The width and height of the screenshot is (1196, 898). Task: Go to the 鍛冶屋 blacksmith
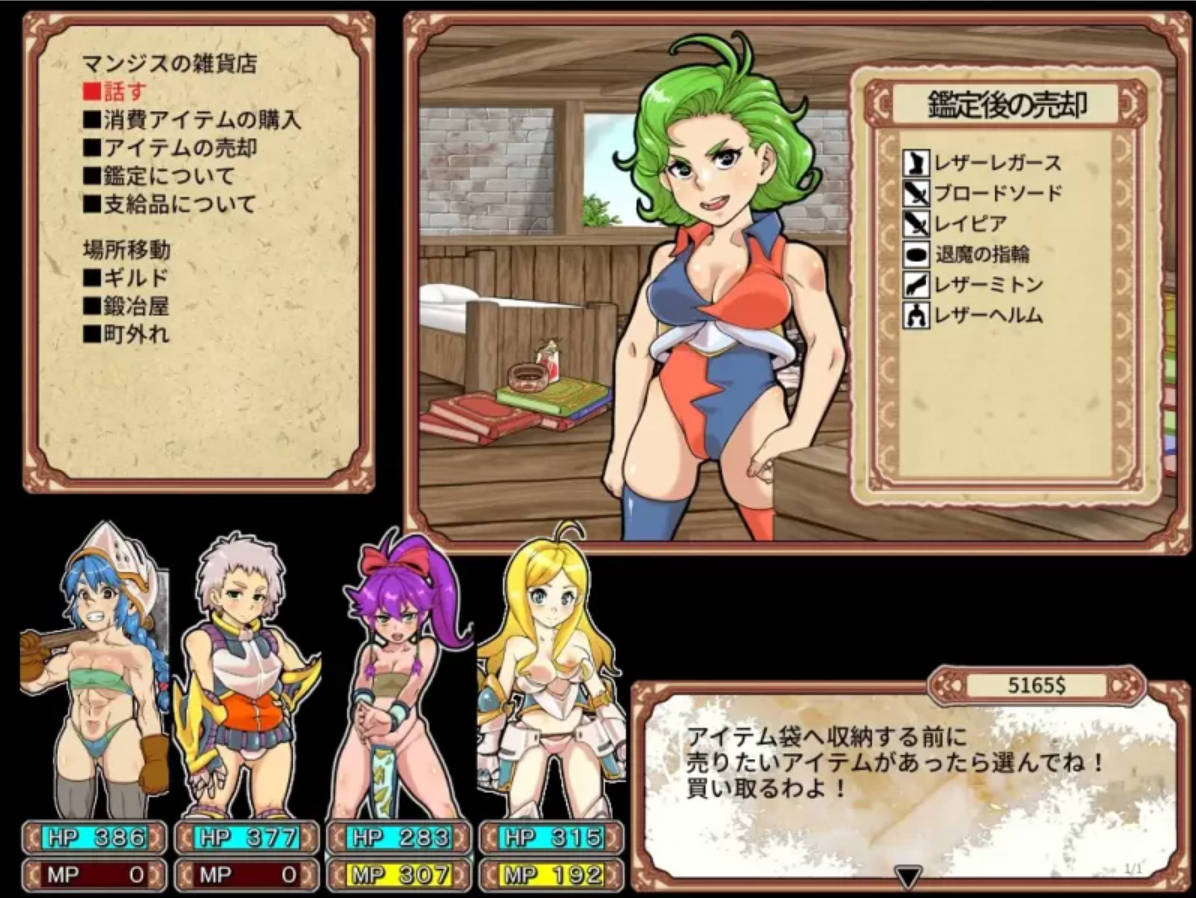click(126, 306)
